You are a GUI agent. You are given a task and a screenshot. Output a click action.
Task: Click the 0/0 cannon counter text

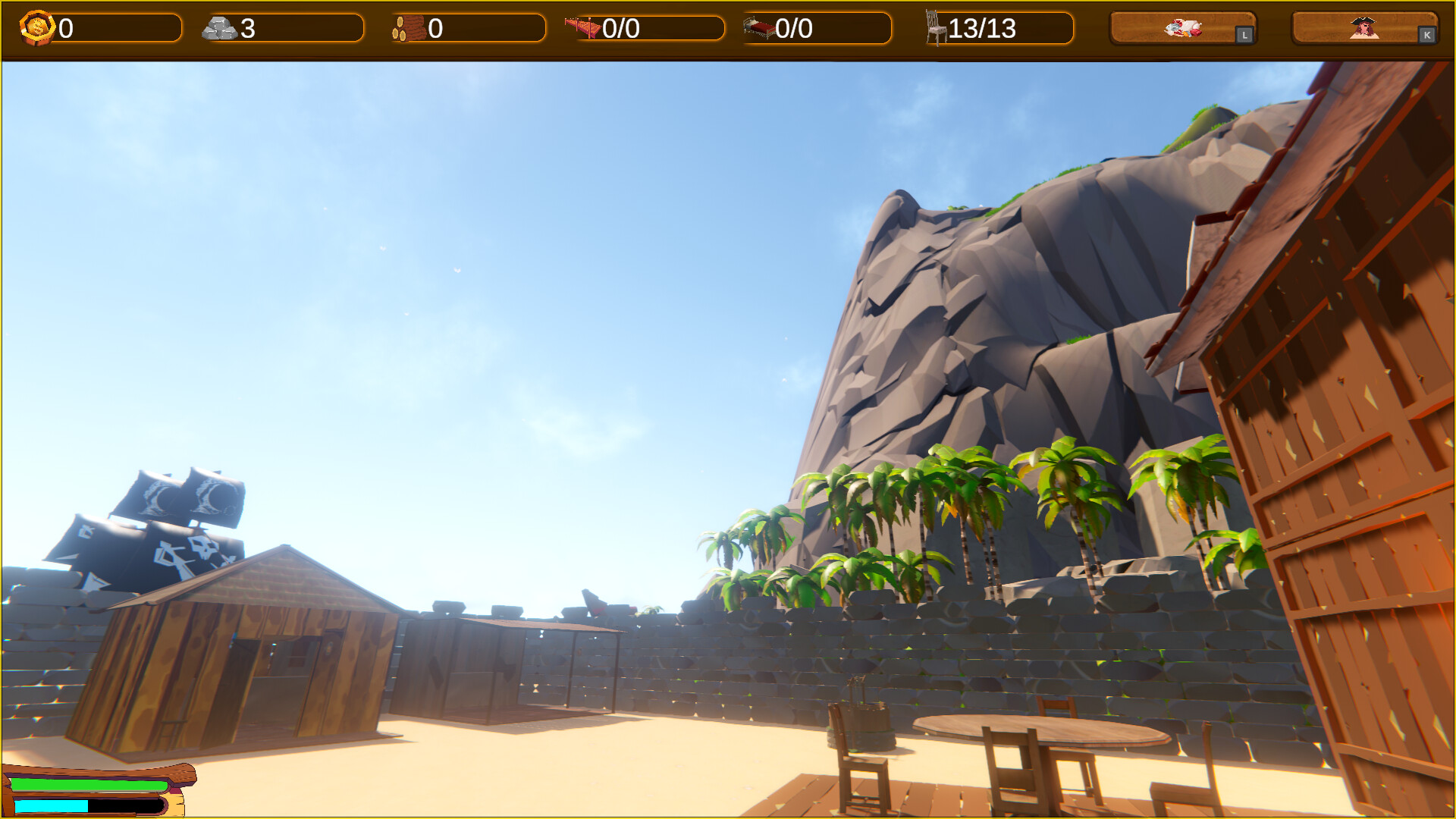tap(619, 29)
